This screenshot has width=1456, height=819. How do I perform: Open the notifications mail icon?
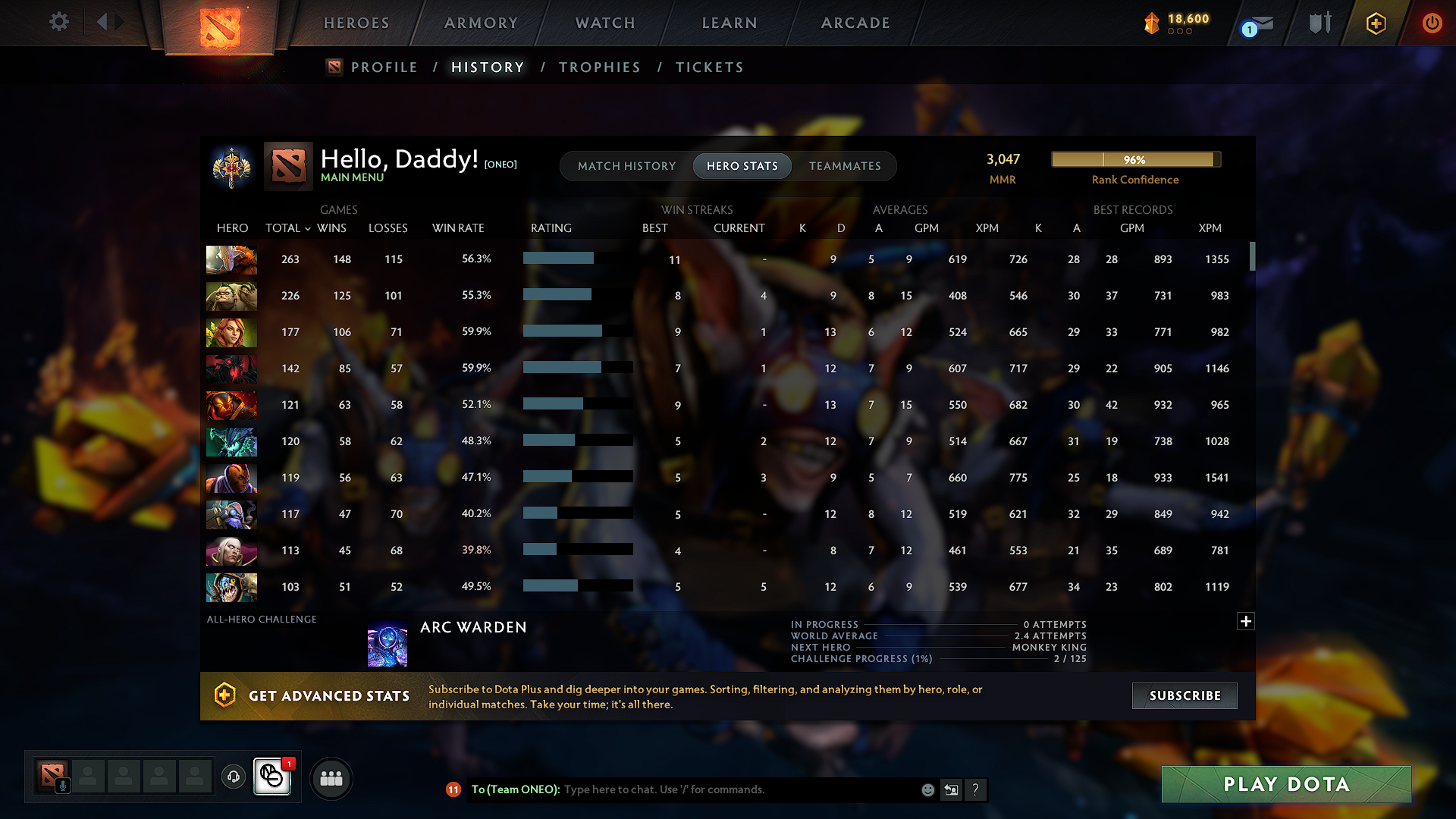[x=1259, y=23]
